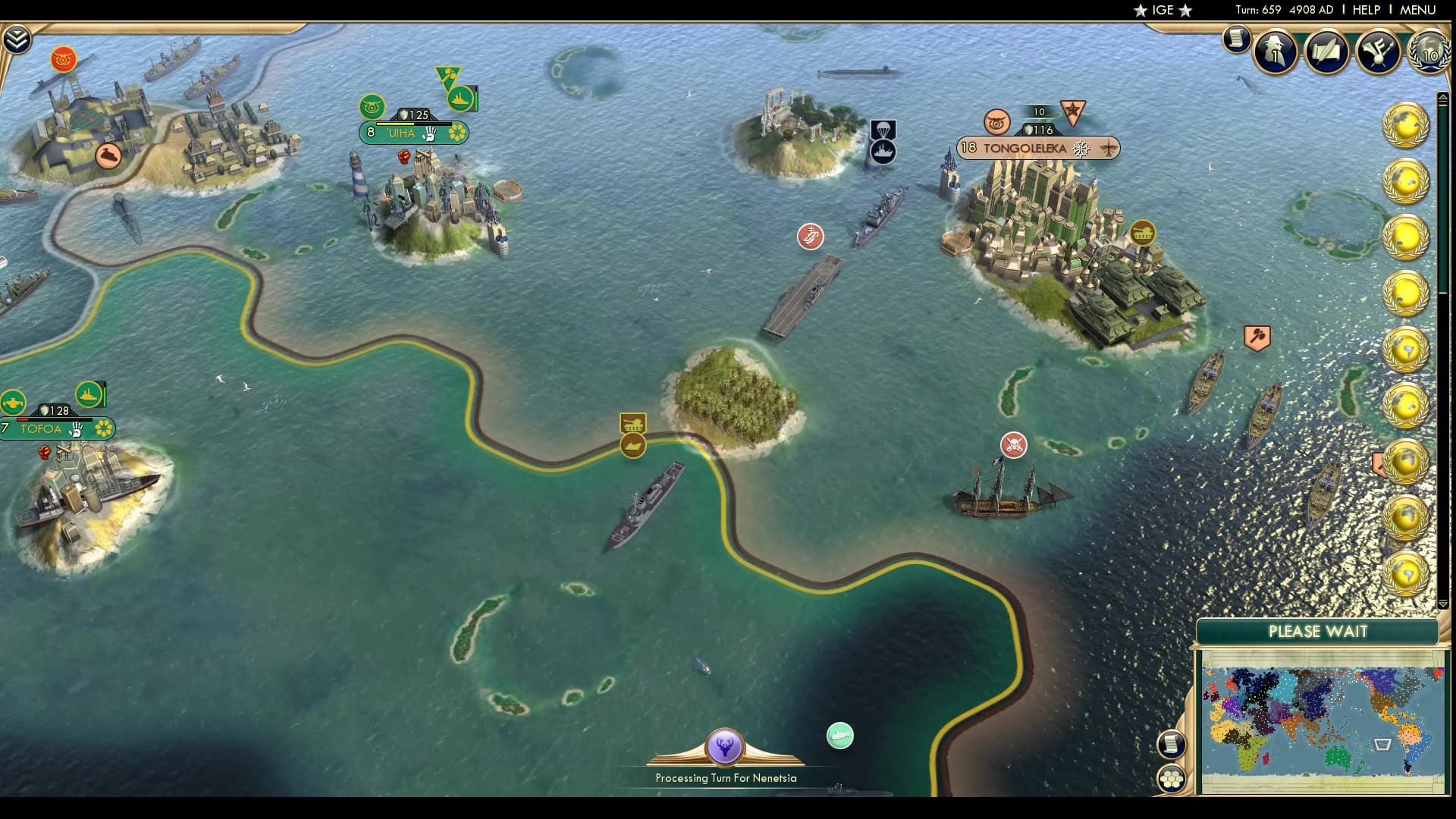The width and height of the screenshot is (1456, 819).
Task: Toggle the hex grid overlay near the minimap
Action: (1171, 779)
